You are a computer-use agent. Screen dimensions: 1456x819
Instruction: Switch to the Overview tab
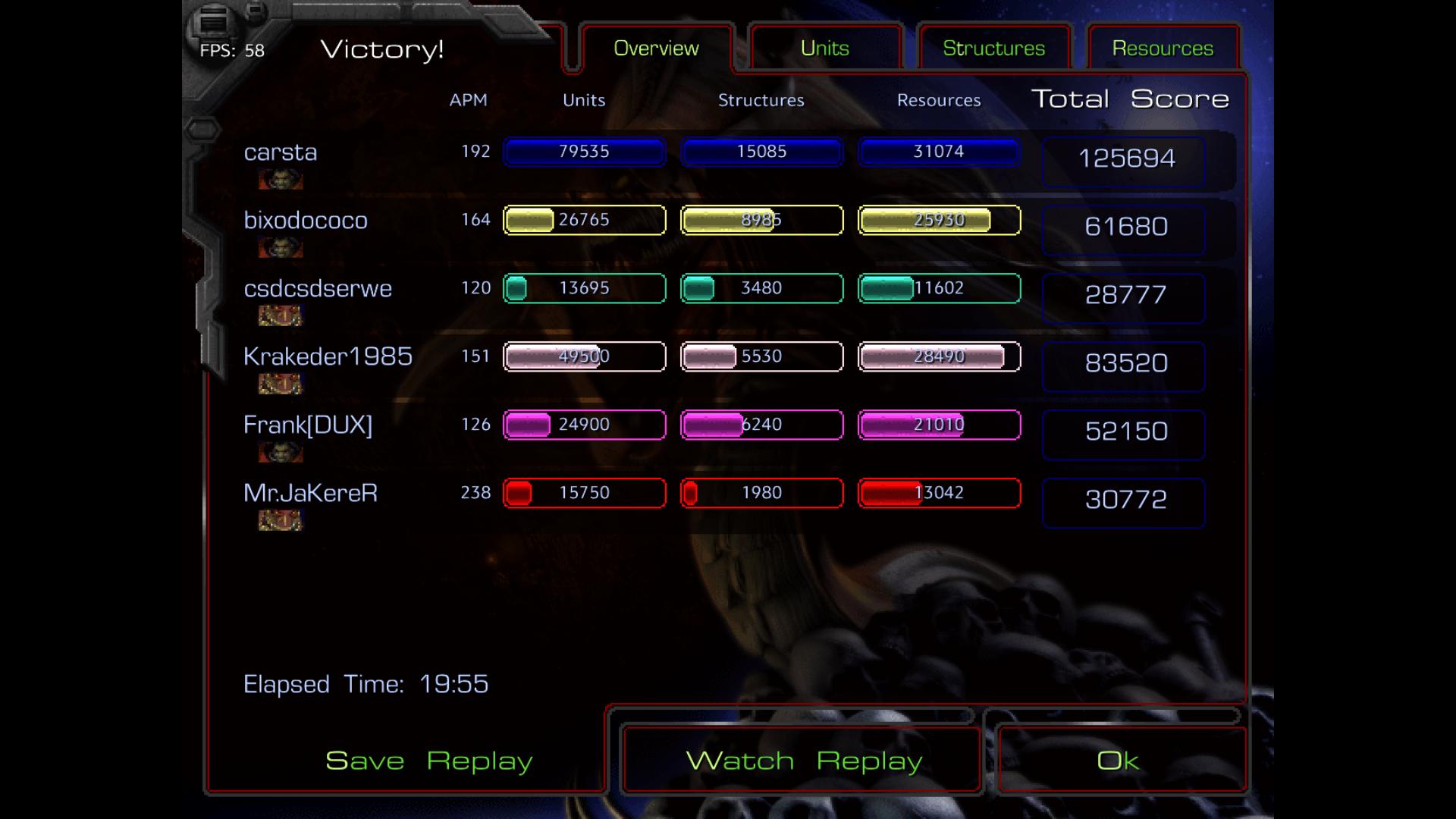point(656,49)
